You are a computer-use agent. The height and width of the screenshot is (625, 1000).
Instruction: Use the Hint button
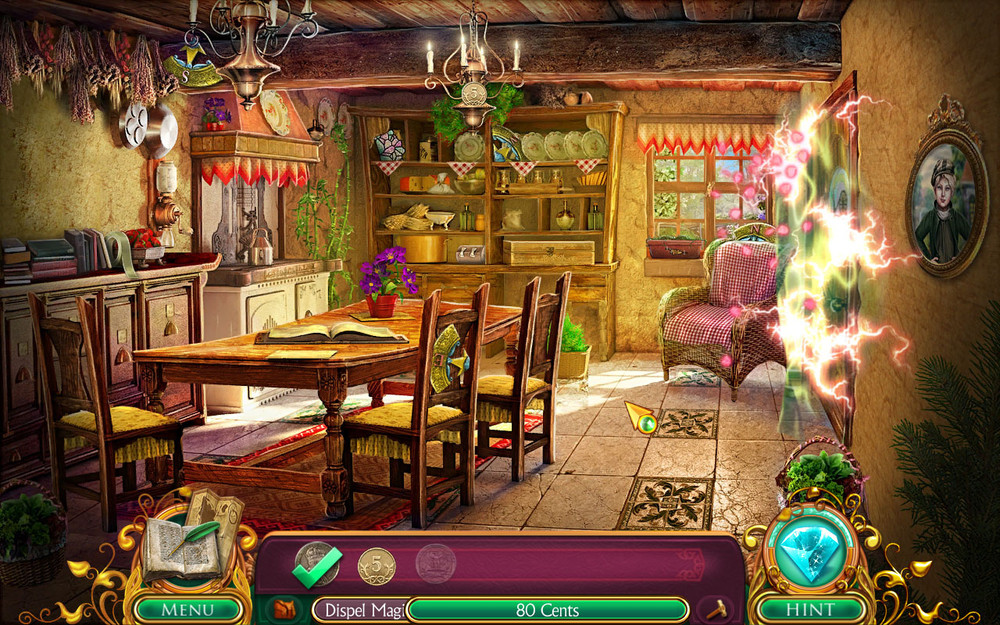point(810,609)
